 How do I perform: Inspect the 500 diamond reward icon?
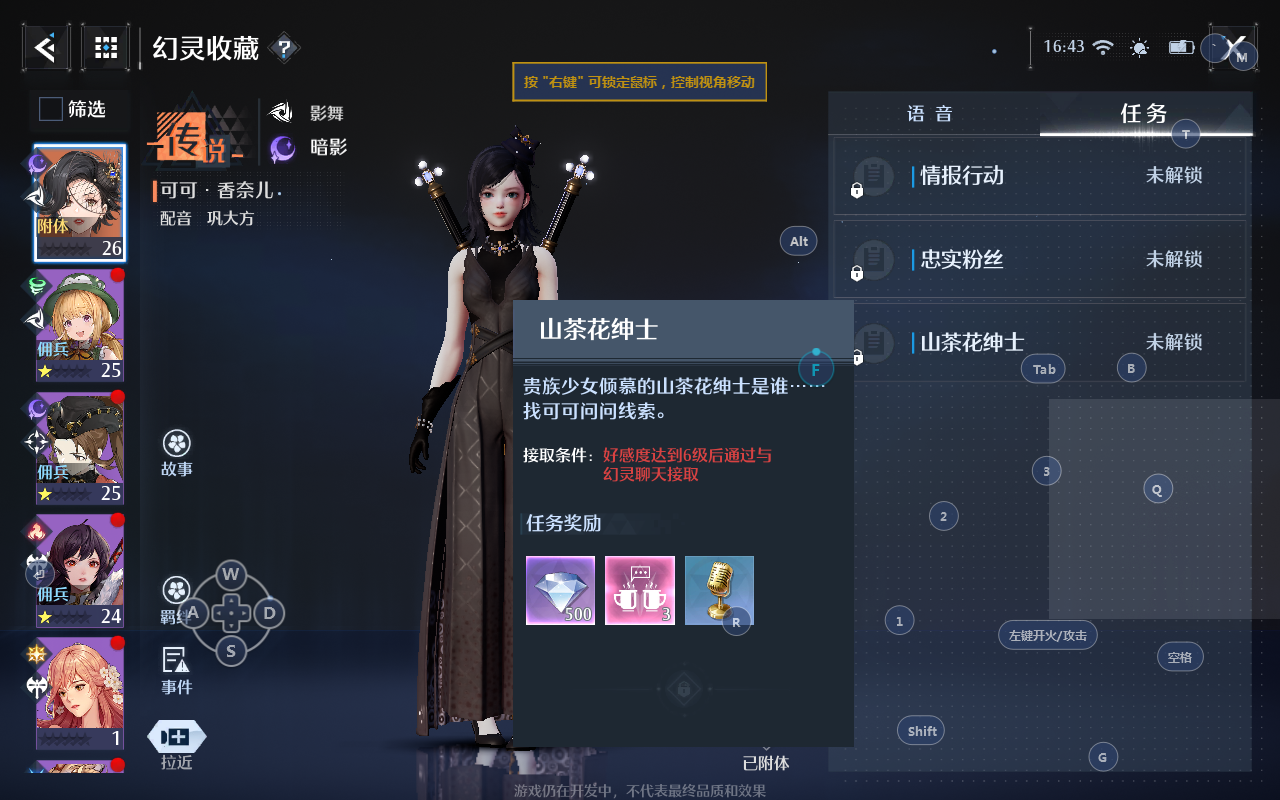[560, 590]
